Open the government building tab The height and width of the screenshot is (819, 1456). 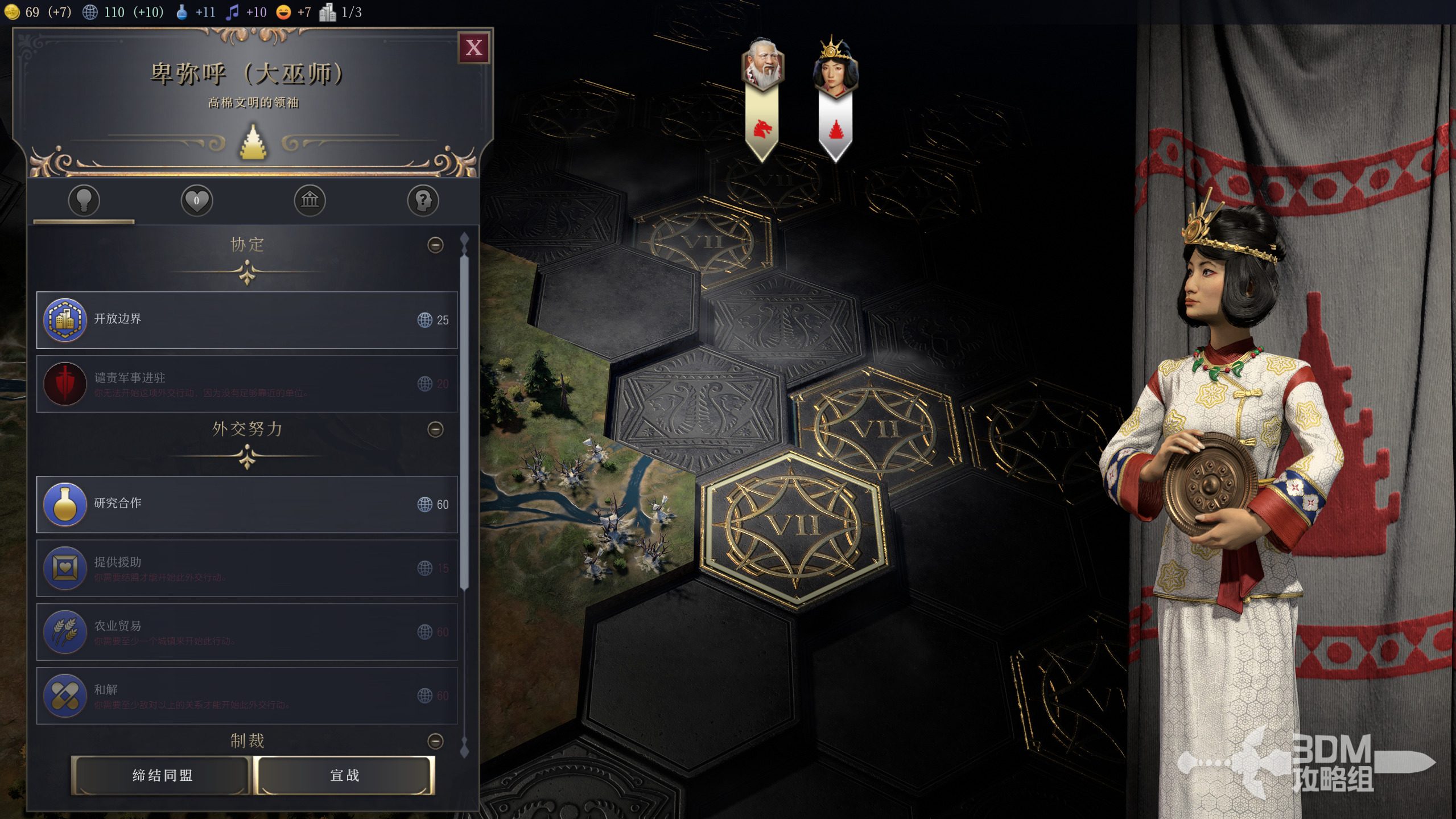tap(310, 200)
